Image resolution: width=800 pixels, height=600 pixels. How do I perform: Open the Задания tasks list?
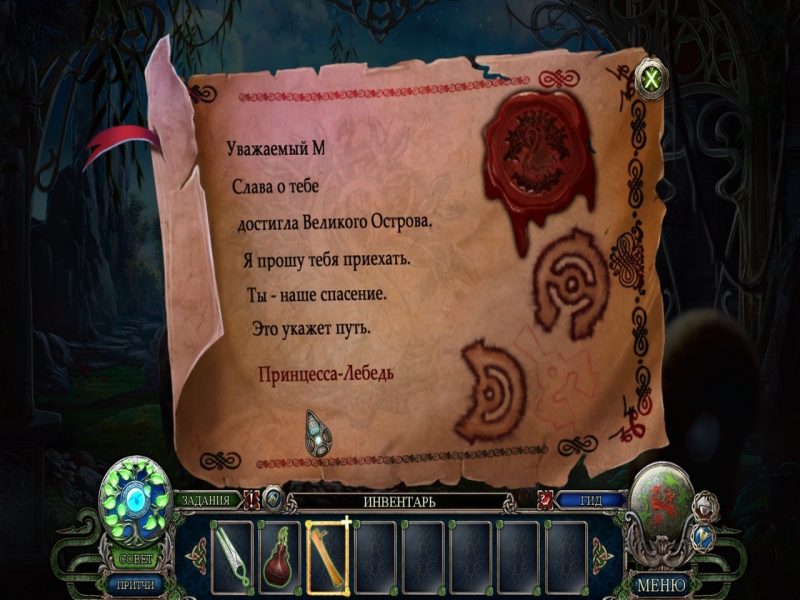click(x=207, y=500)
